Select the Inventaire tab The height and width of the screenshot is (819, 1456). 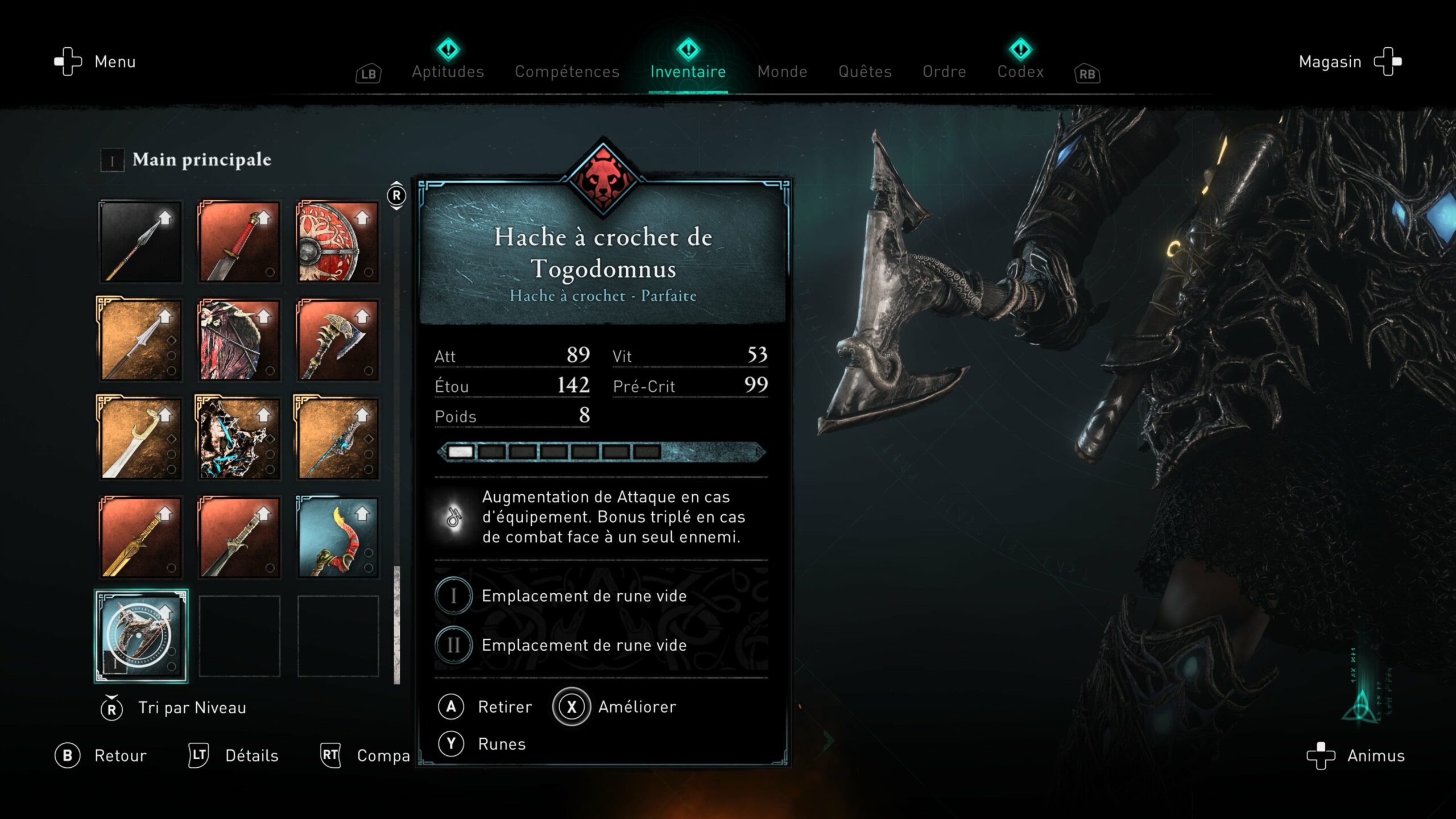pos(688,72)
